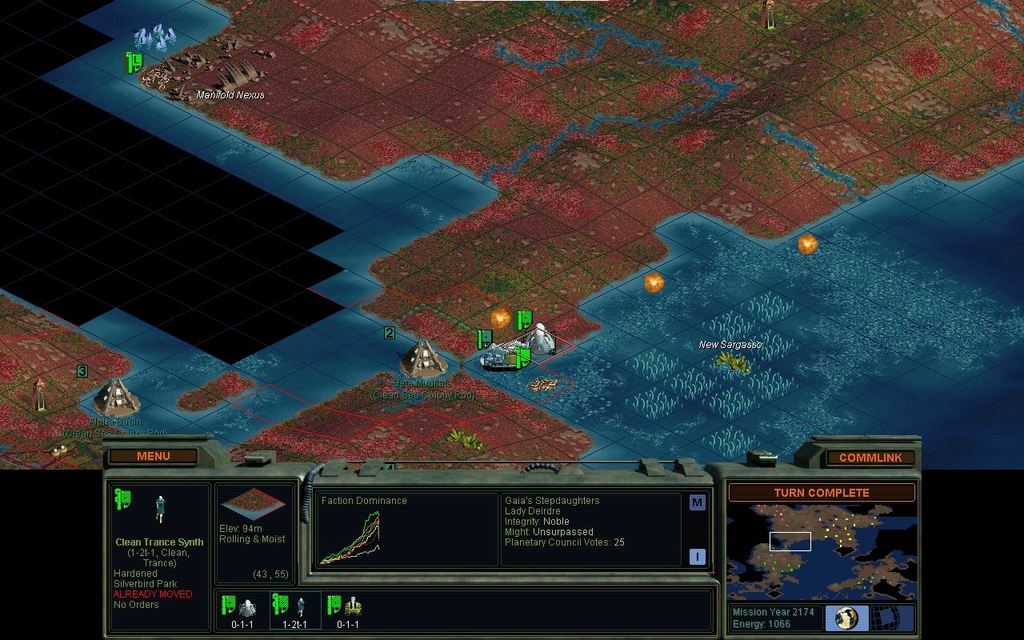Click the Clean Trance Synth unit portrait

click(160, 510)
